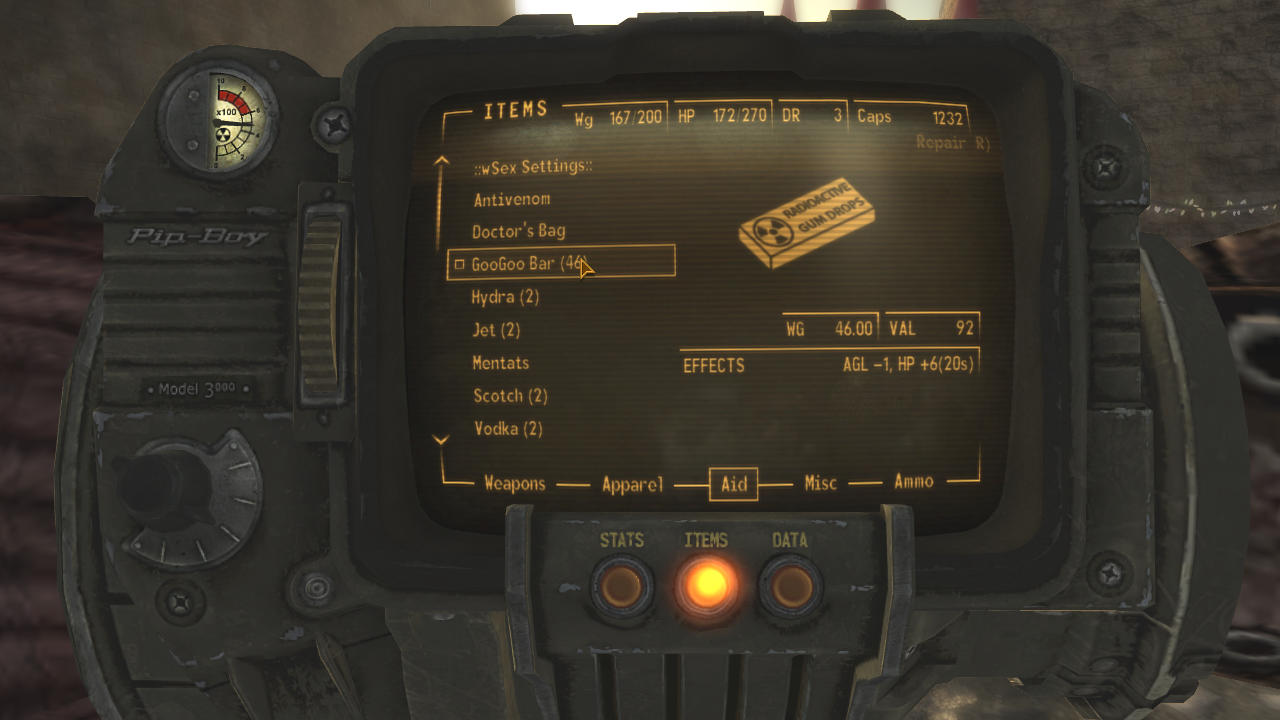Select the Antivenom item
This screenshot has width=1280, height=720.
coord(511,199)
